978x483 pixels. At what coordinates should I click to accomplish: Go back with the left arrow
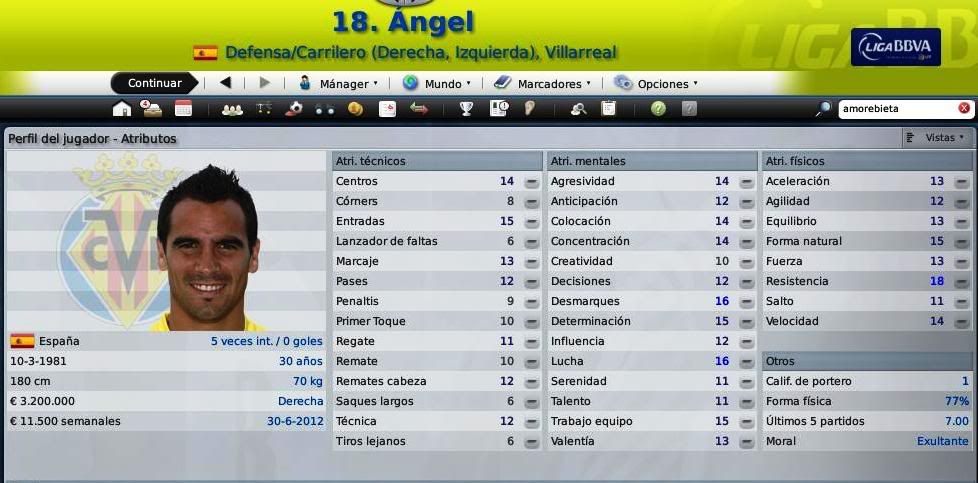point(225,83)
